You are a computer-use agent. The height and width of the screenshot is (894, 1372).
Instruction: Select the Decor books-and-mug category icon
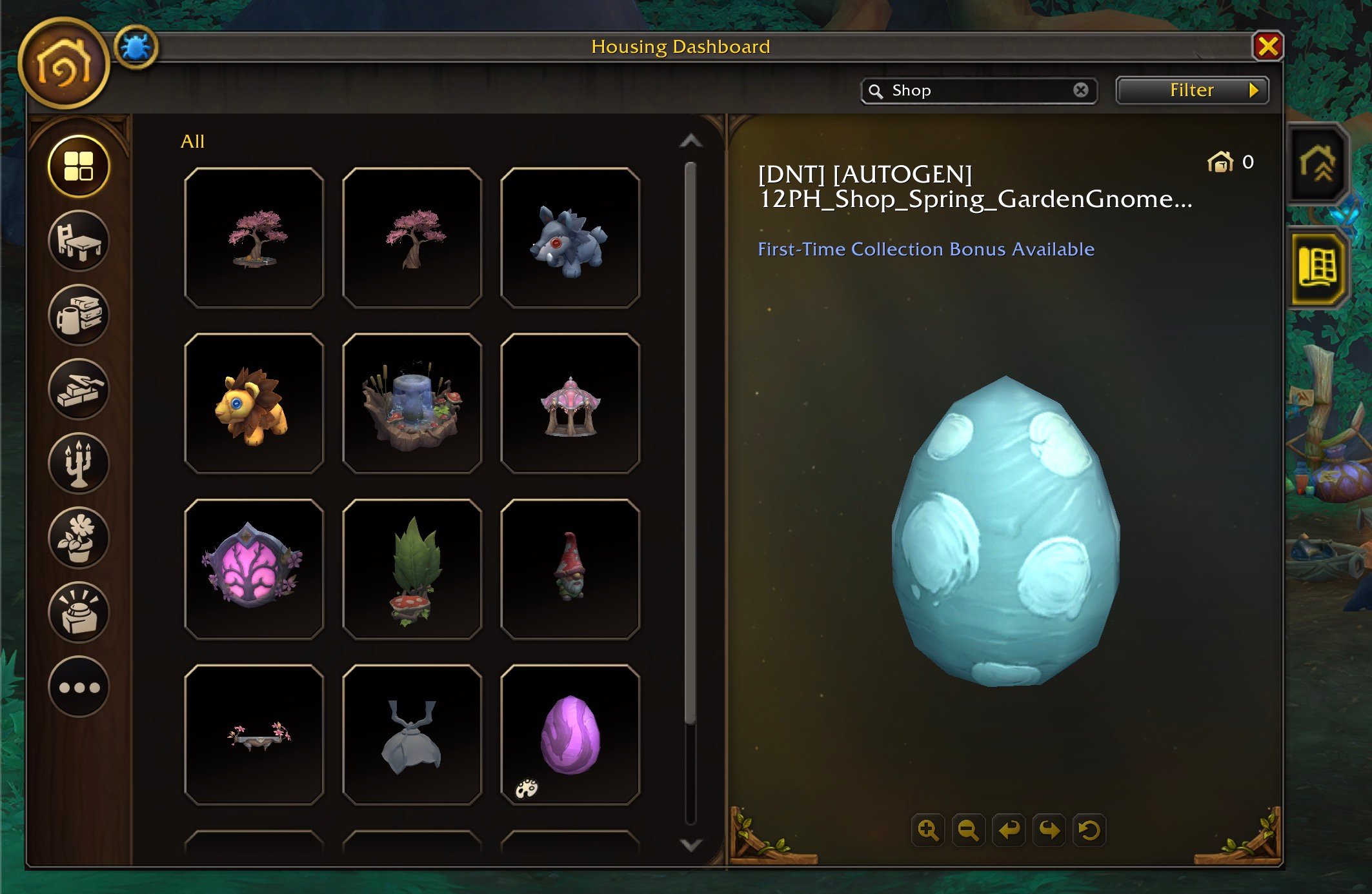(x=77, y=315)
